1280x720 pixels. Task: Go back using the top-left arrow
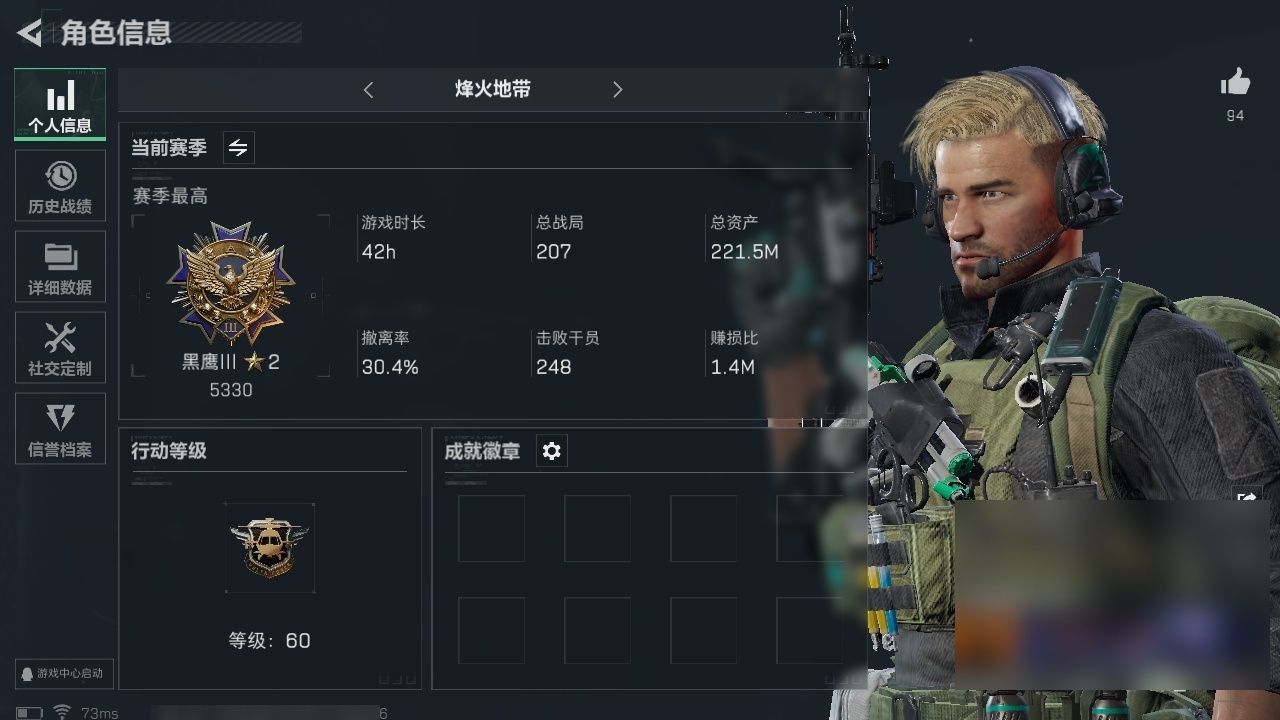pos(29,33)
